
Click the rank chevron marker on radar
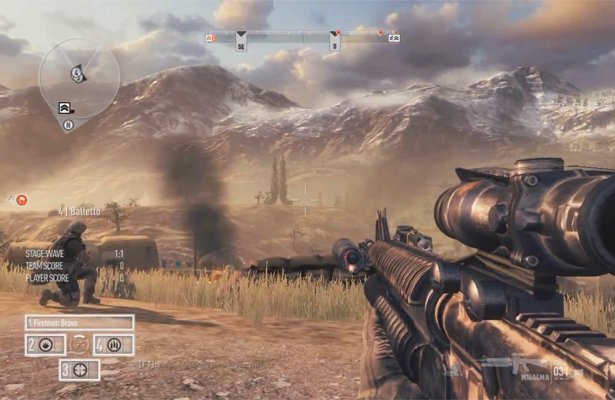coord(66,107)
